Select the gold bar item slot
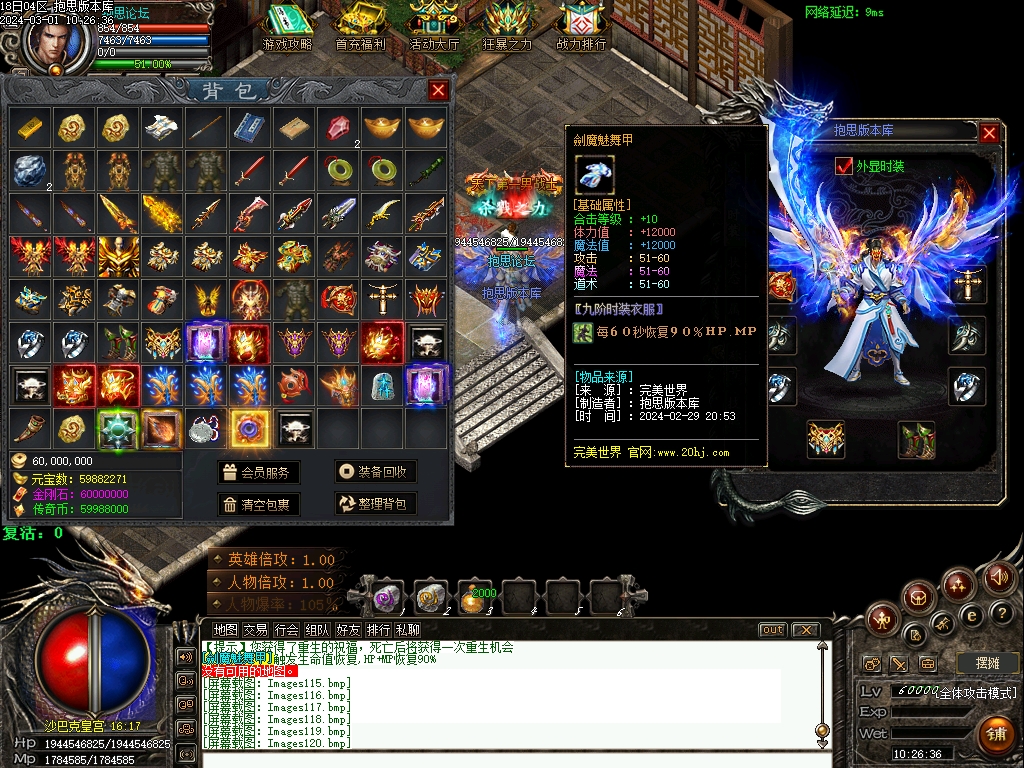The width and height of the screenshot is (1024, 768). click(30, 127)
